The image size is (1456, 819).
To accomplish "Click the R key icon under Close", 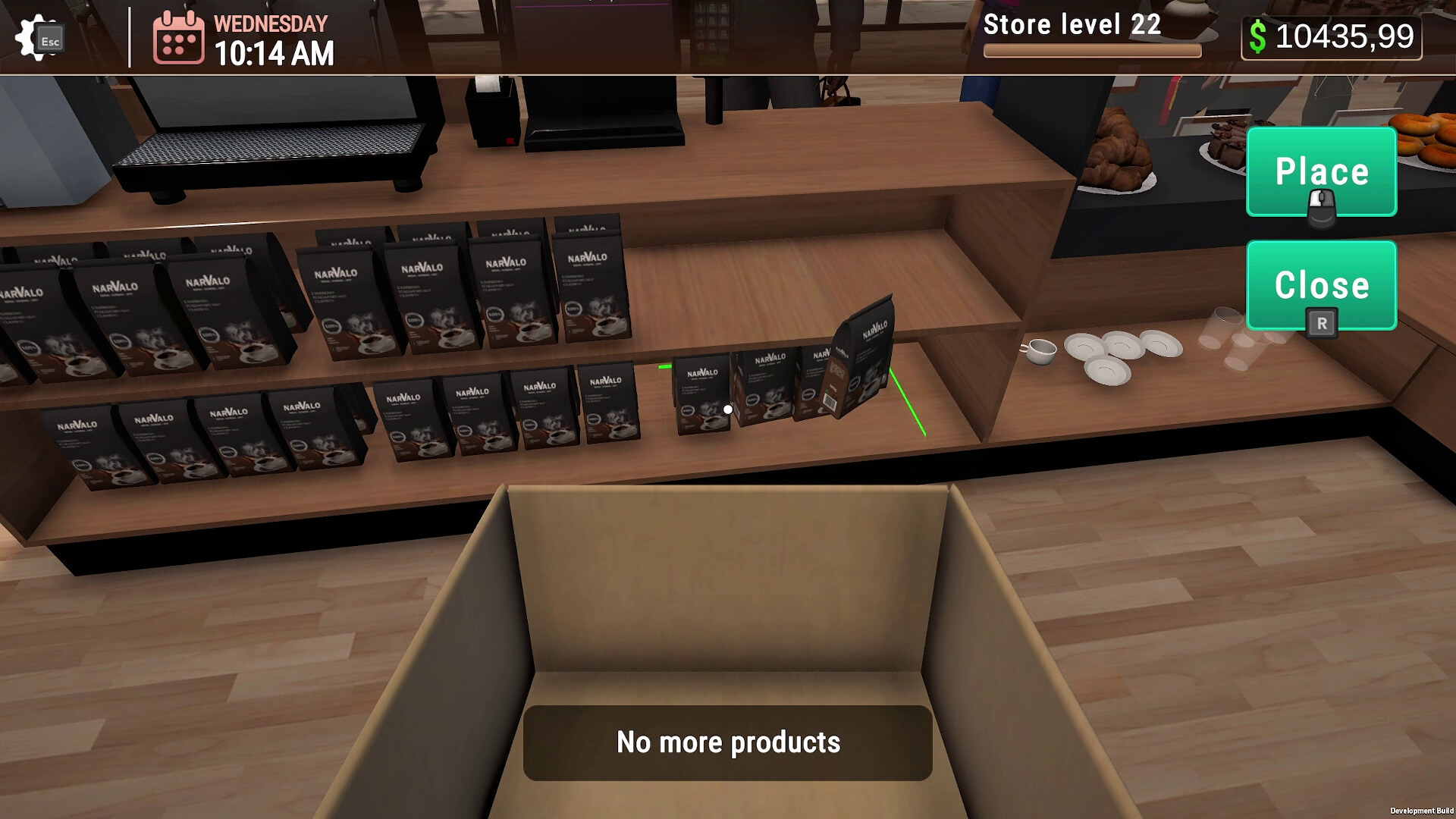I will (1321, 322).
